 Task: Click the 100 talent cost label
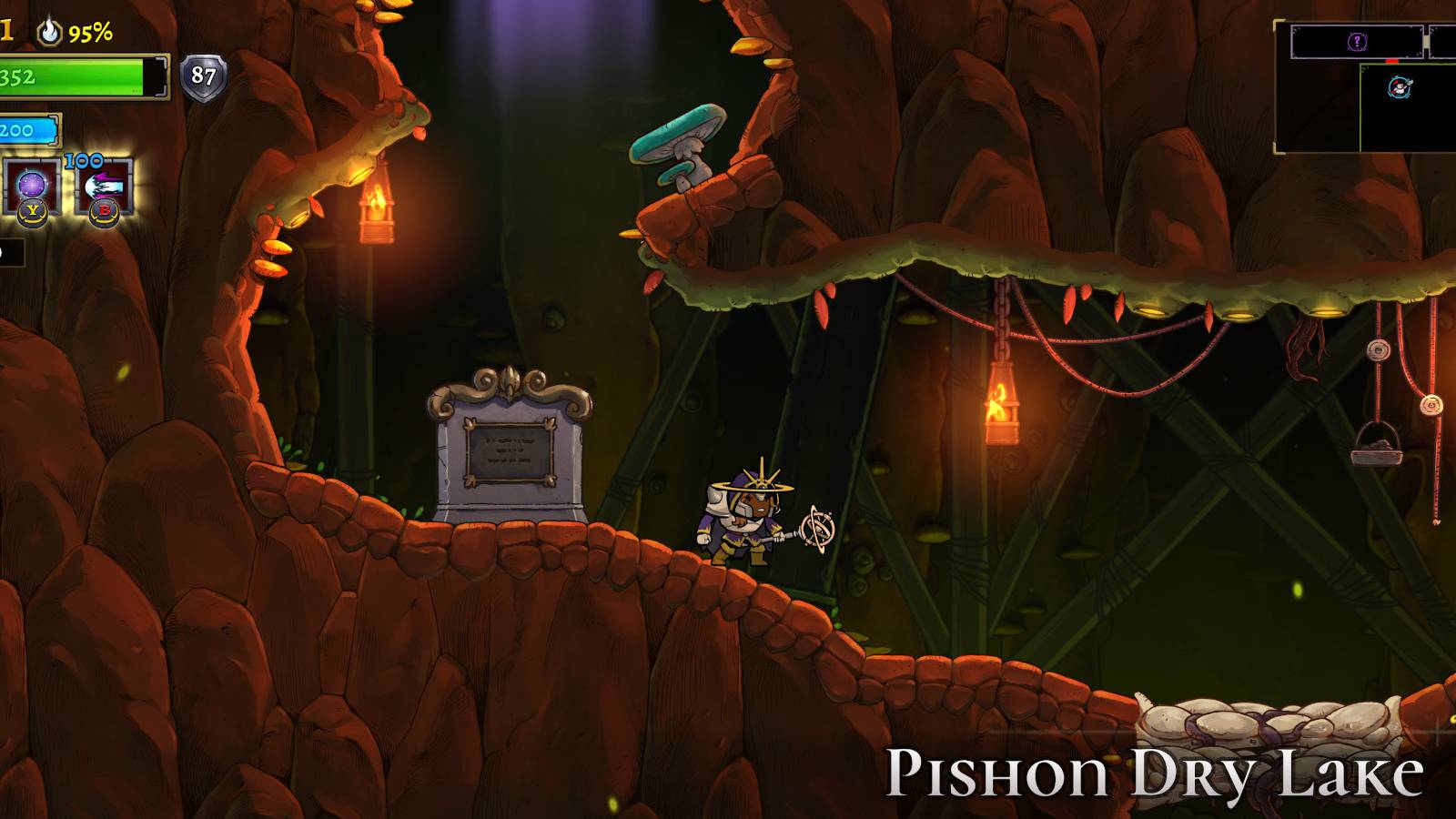click(84, 161)
